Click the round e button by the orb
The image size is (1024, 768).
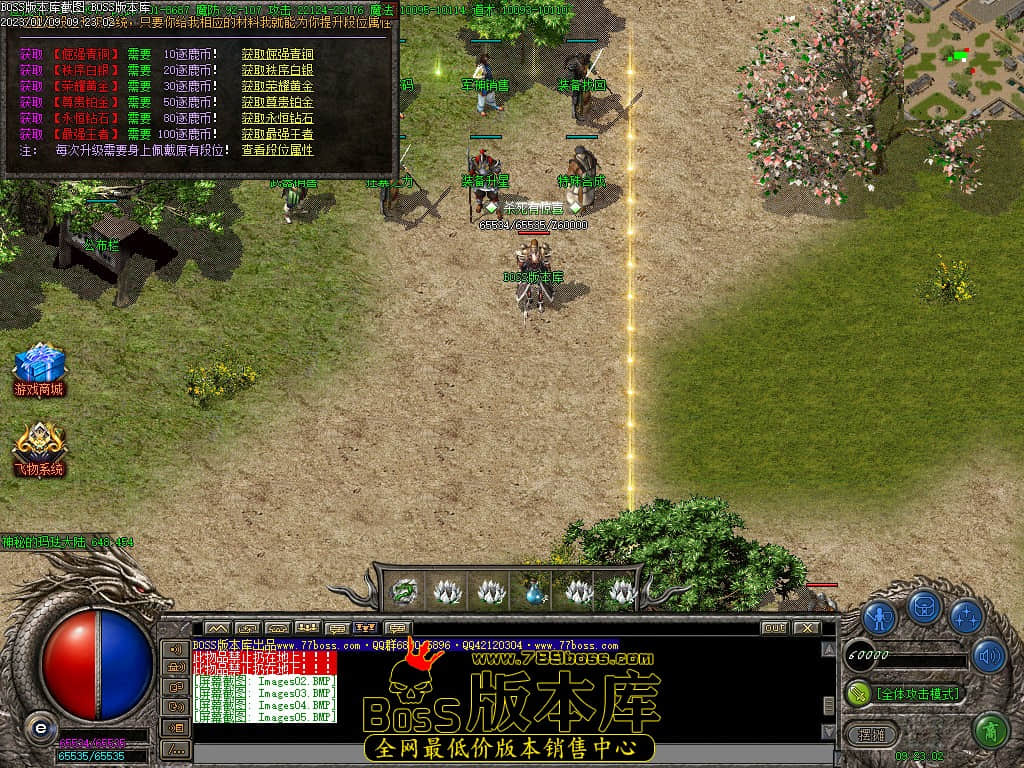[39, 726]
